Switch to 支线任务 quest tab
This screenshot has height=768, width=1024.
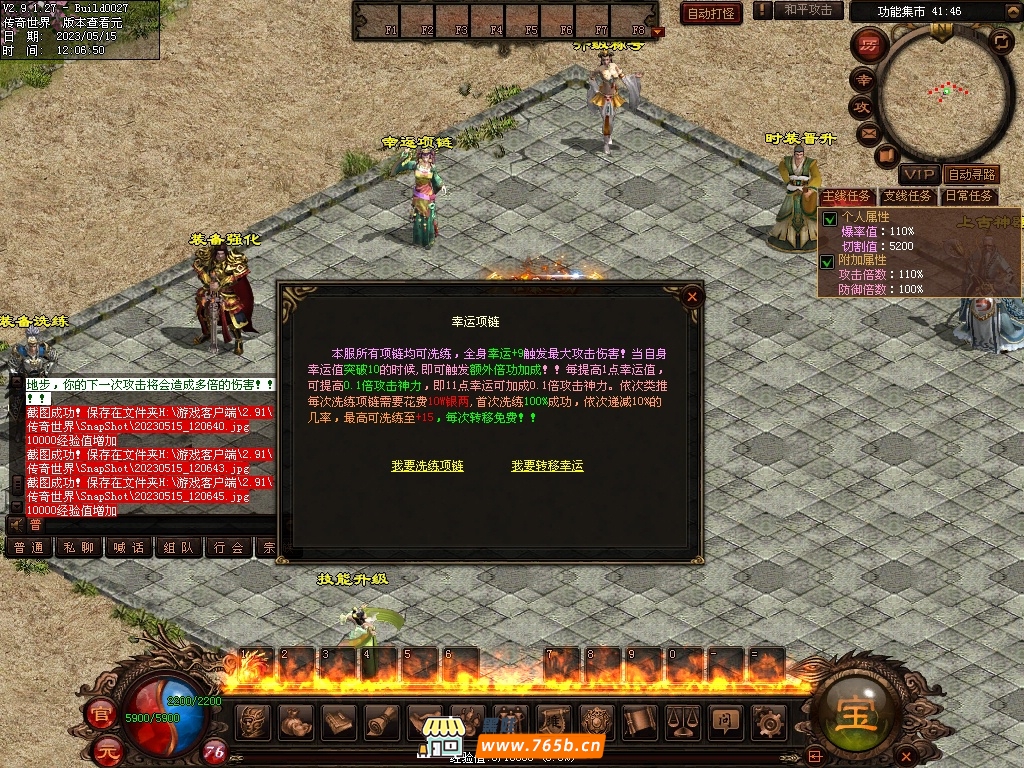pos(908,196)
